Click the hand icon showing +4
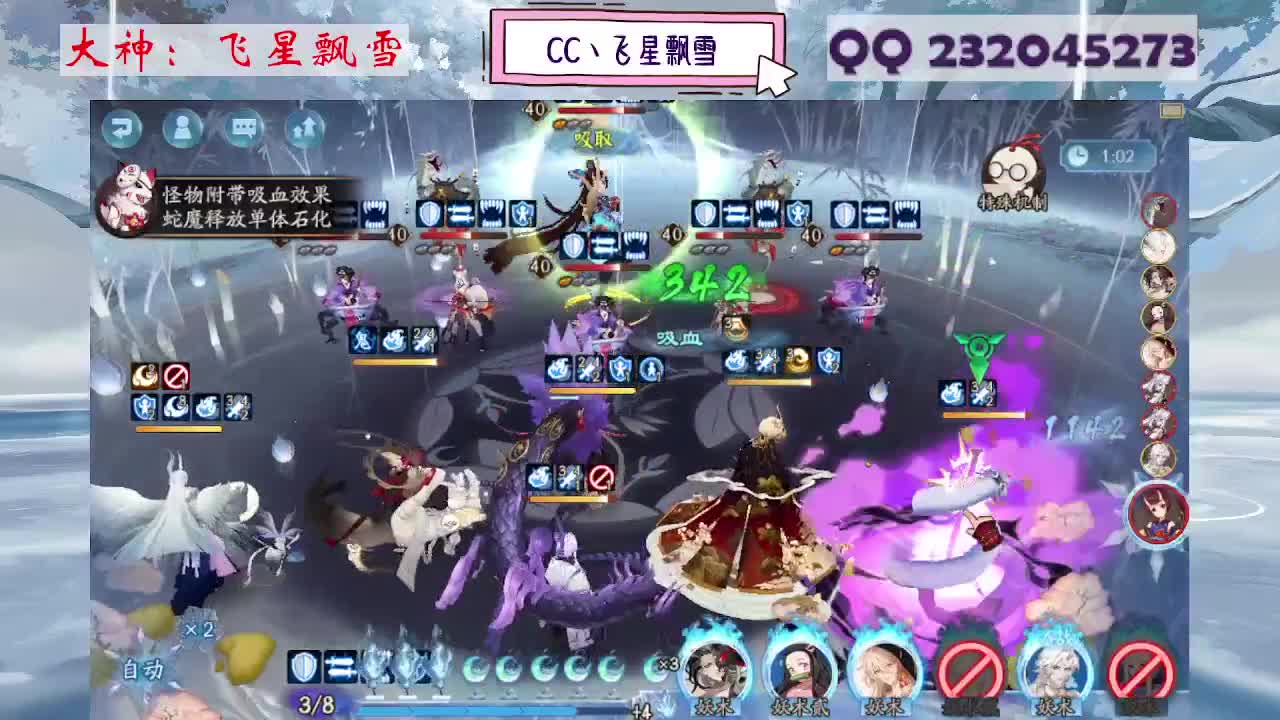The width and height of the screenshot is (1280, 720). click(657, 706)
